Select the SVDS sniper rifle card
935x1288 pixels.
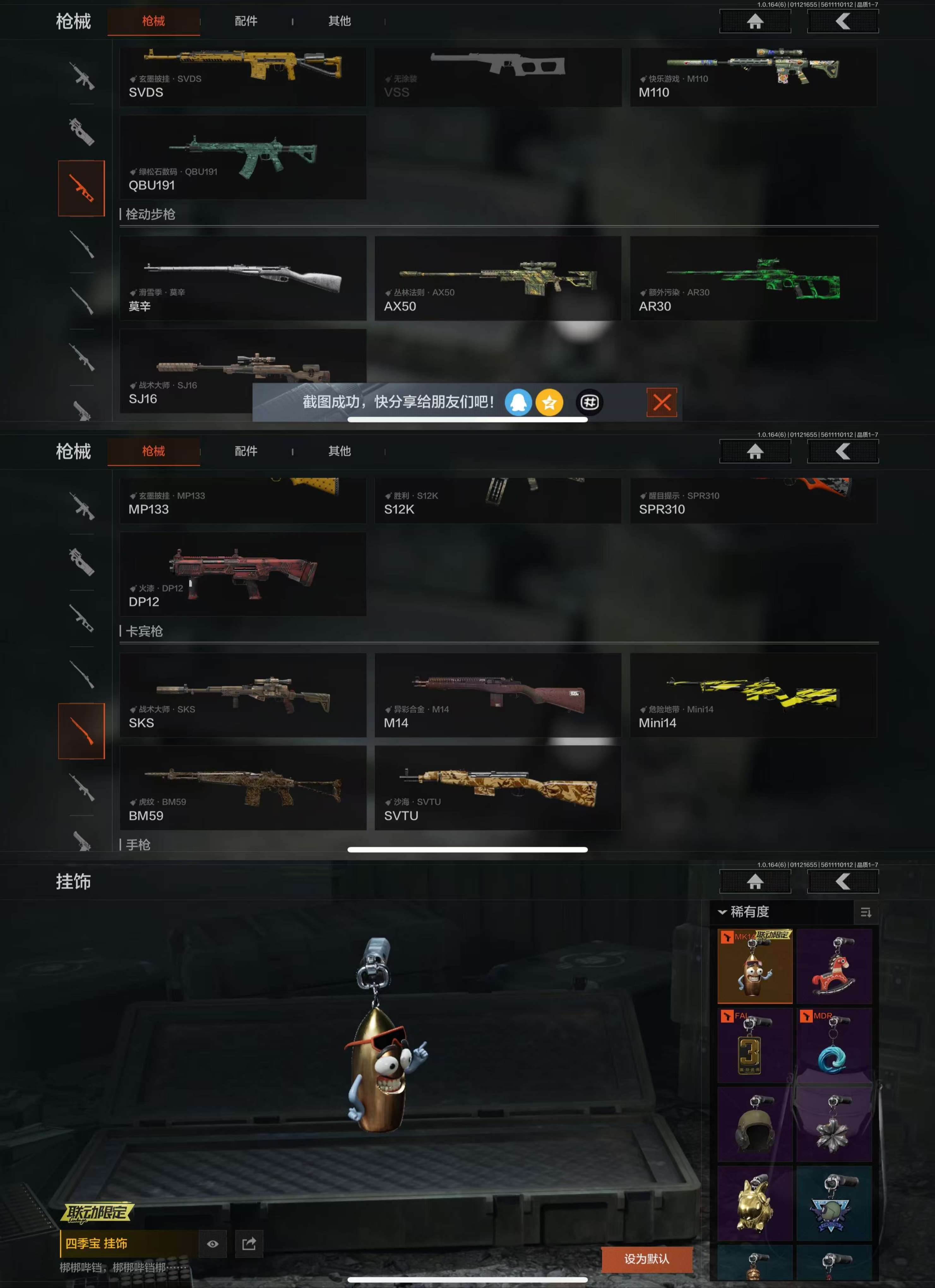tap(242, 77)
